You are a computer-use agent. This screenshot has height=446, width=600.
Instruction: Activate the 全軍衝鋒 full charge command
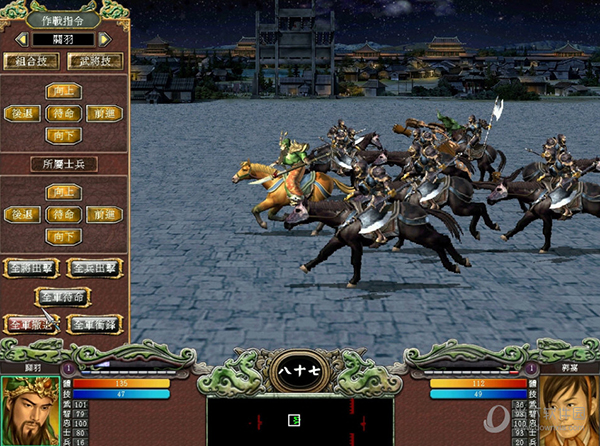tap(95, 324)
